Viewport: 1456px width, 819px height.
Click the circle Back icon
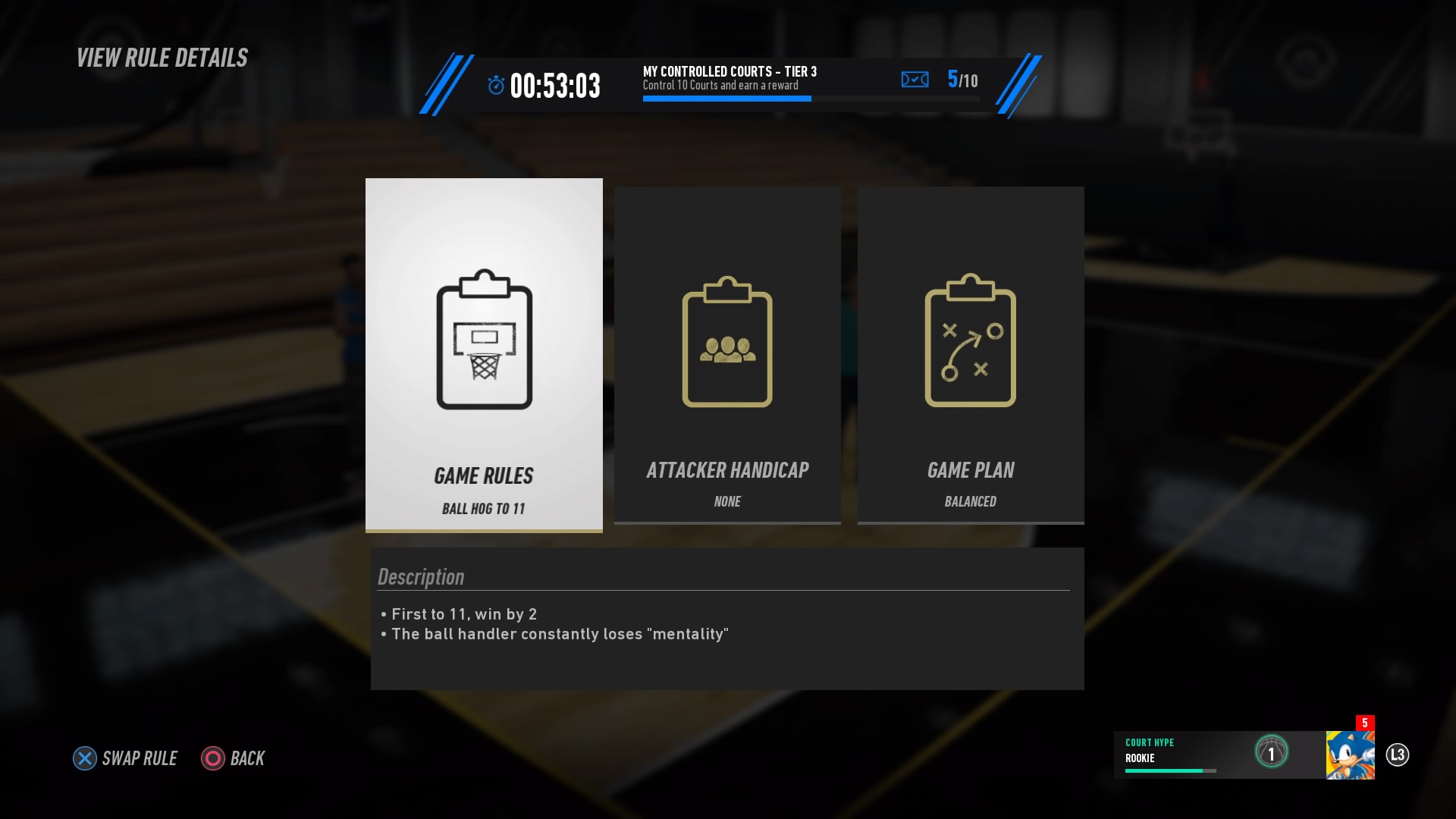point(212,758)
